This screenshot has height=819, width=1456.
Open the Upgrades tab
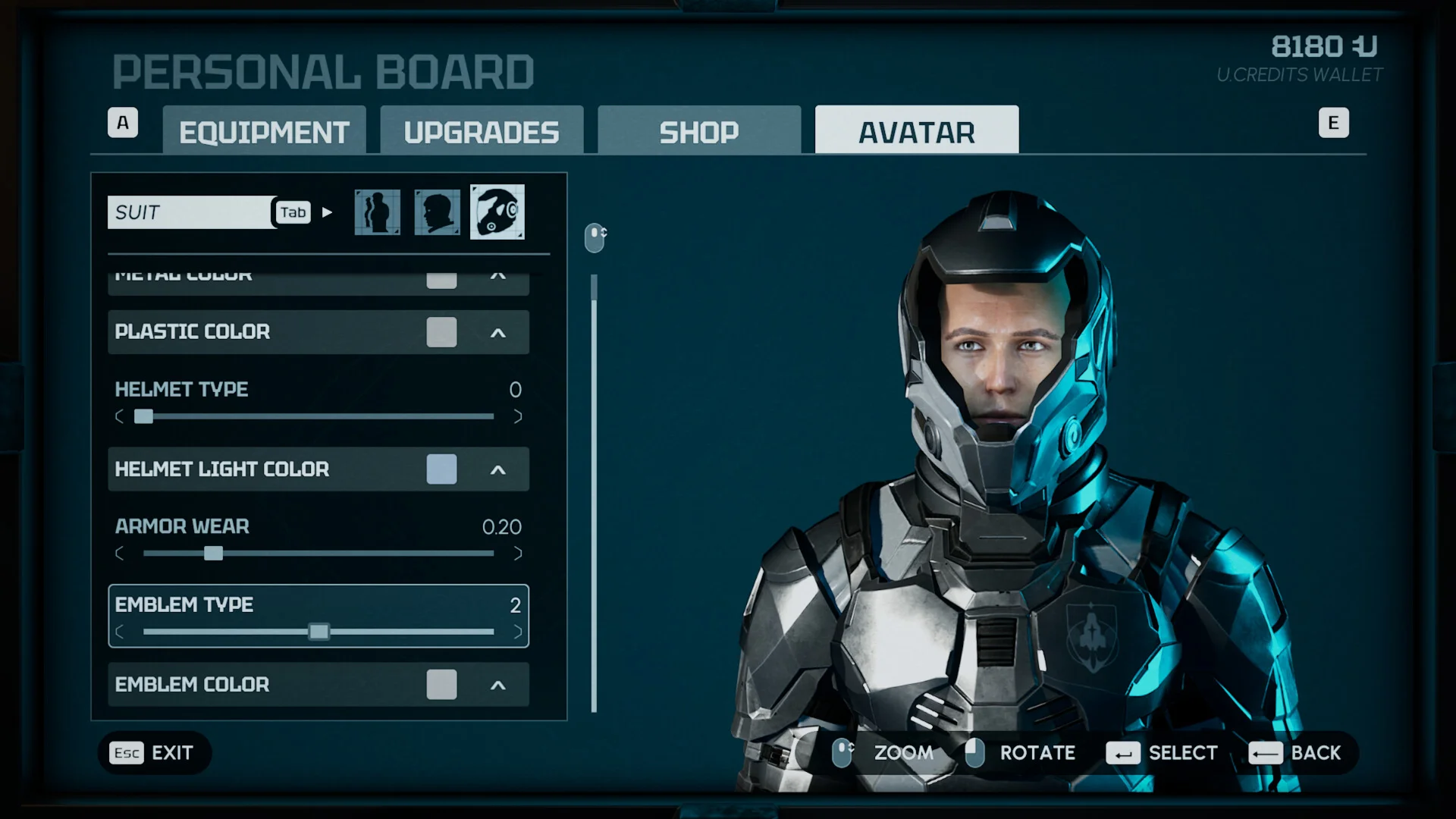pyautogui.click(x=482, y=132)
